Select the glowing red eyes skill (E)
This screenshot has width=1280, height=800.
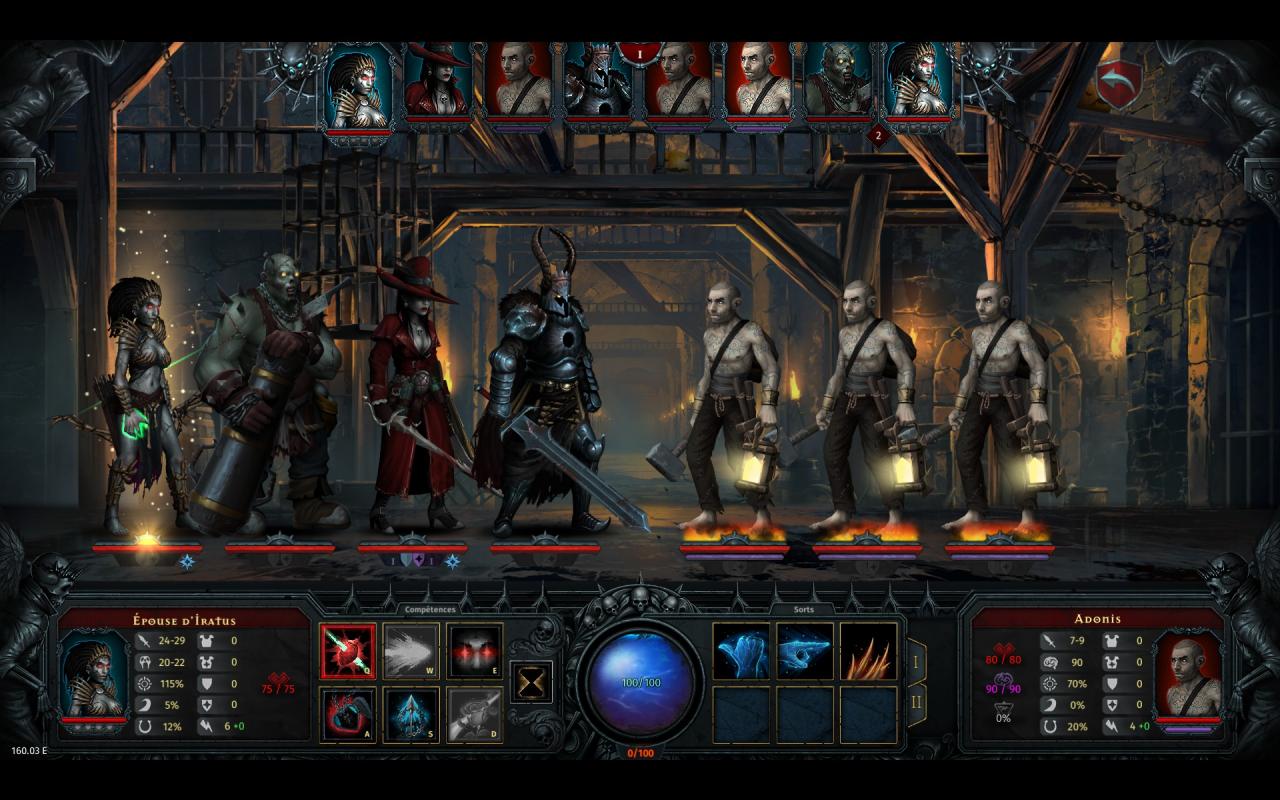[x=474, y=651]
